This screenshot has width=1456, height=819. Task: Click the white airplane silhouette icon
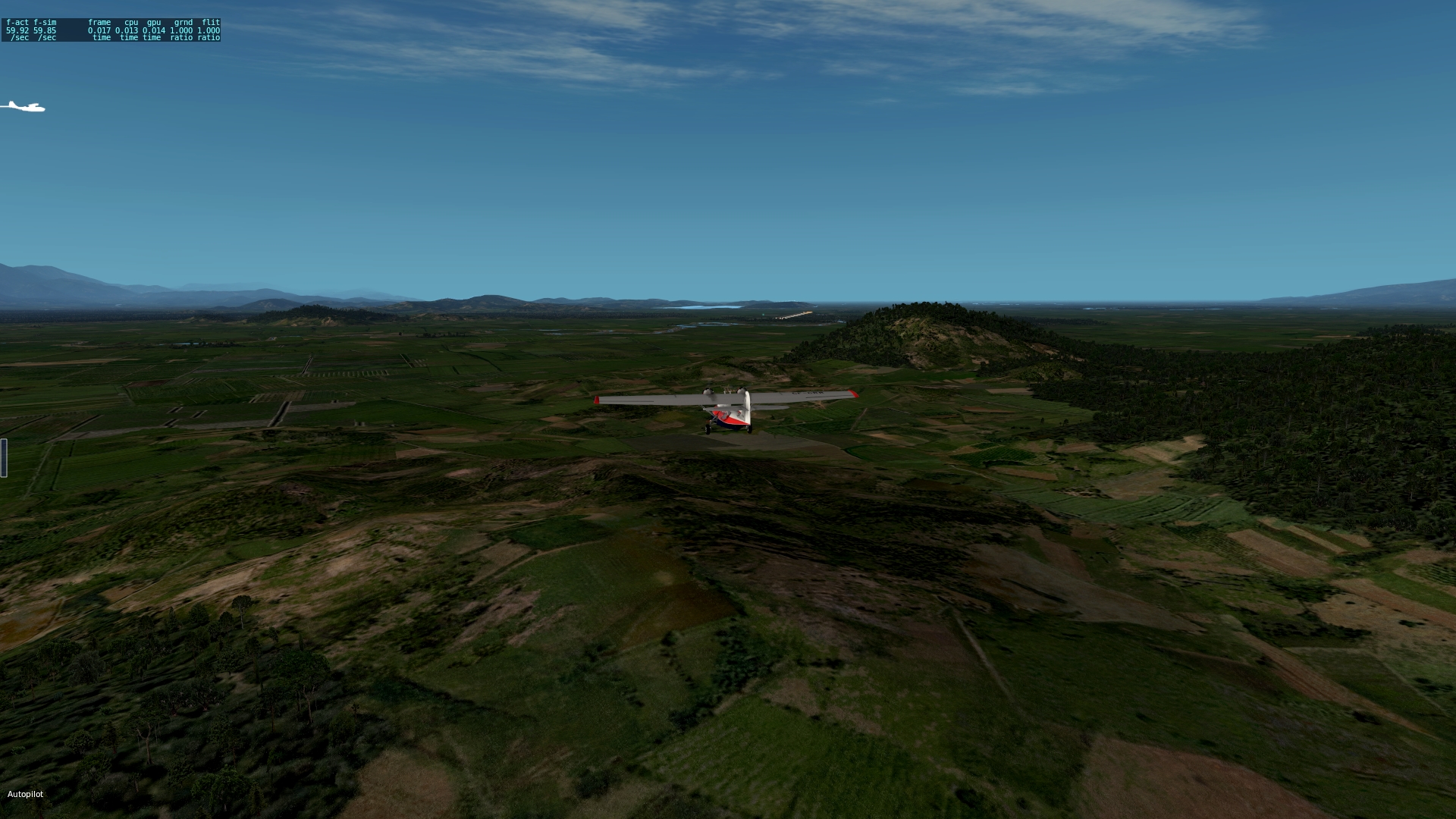pyautogui.click(x=23, y=107)
